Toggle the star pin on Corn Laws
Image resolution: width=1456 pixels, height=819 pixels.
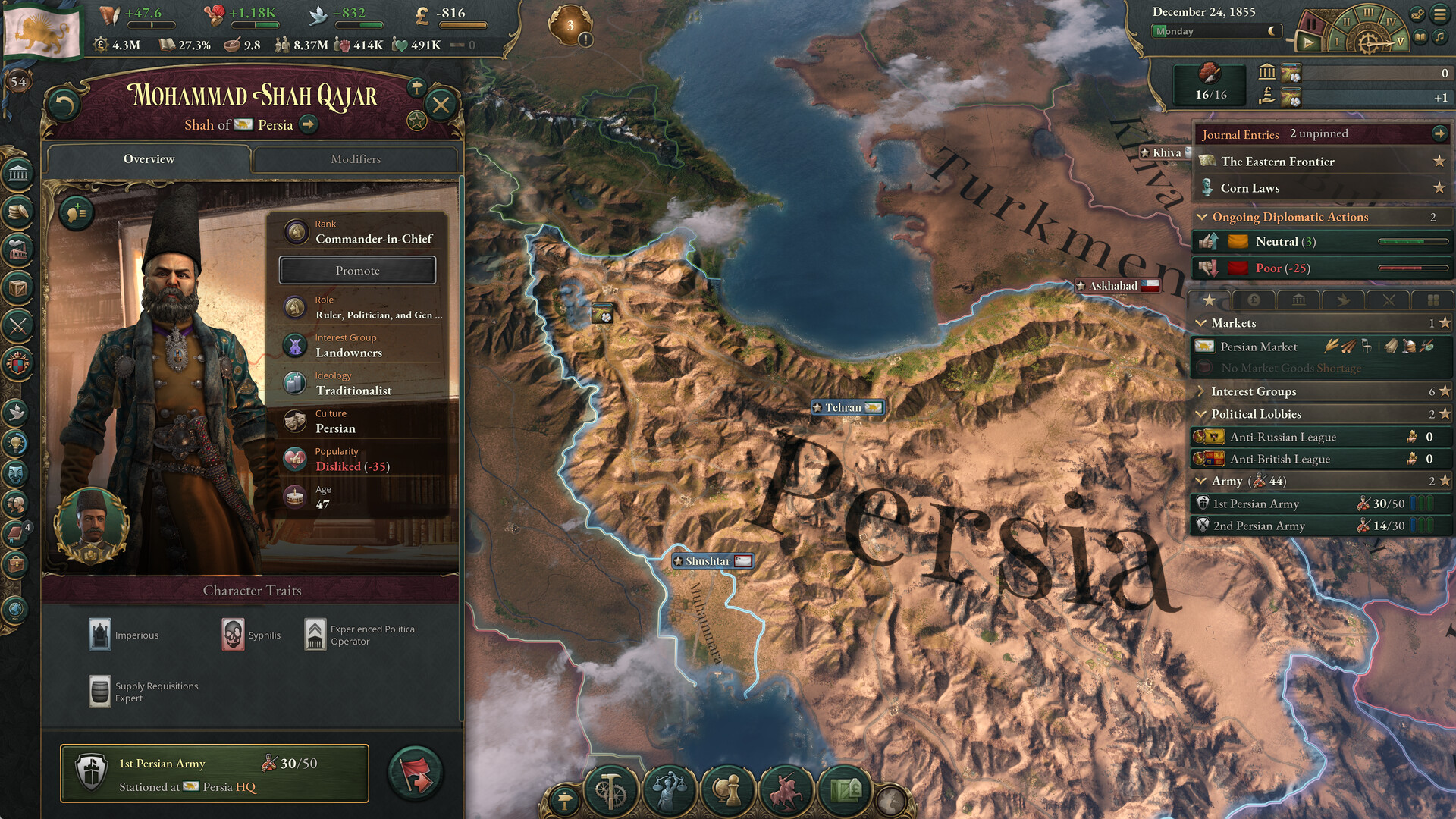pyautogui.click(x=1439, y=187)
